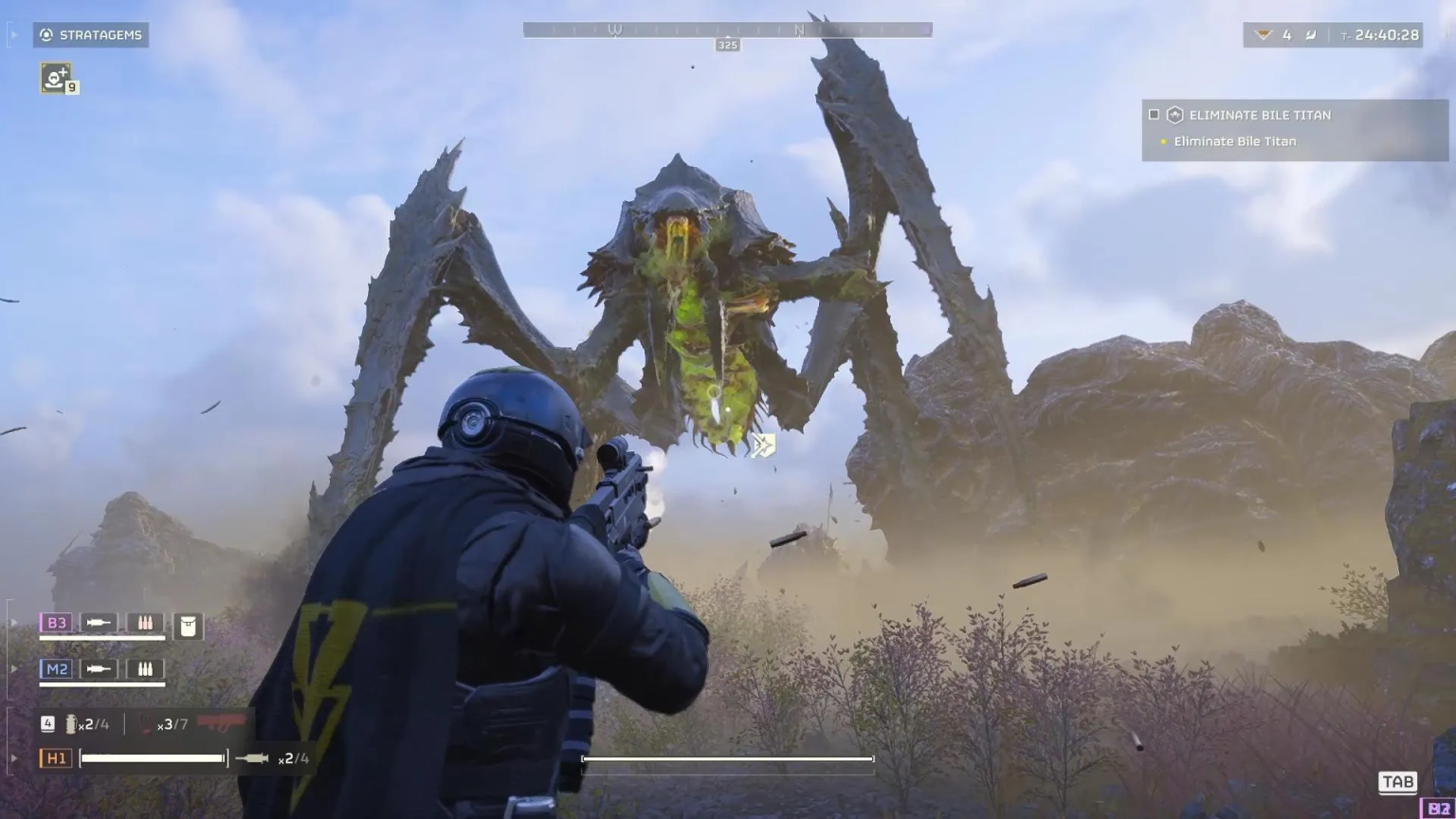The image size is (1456, 819).
Task: Click the red secondary pistol icon
Action: click(x=221, y=723)
